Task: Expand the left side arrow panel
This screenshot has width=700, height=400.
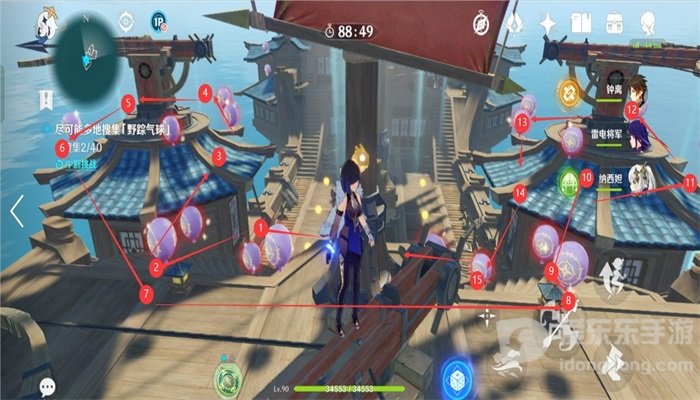Action: [x=16, y=210]
